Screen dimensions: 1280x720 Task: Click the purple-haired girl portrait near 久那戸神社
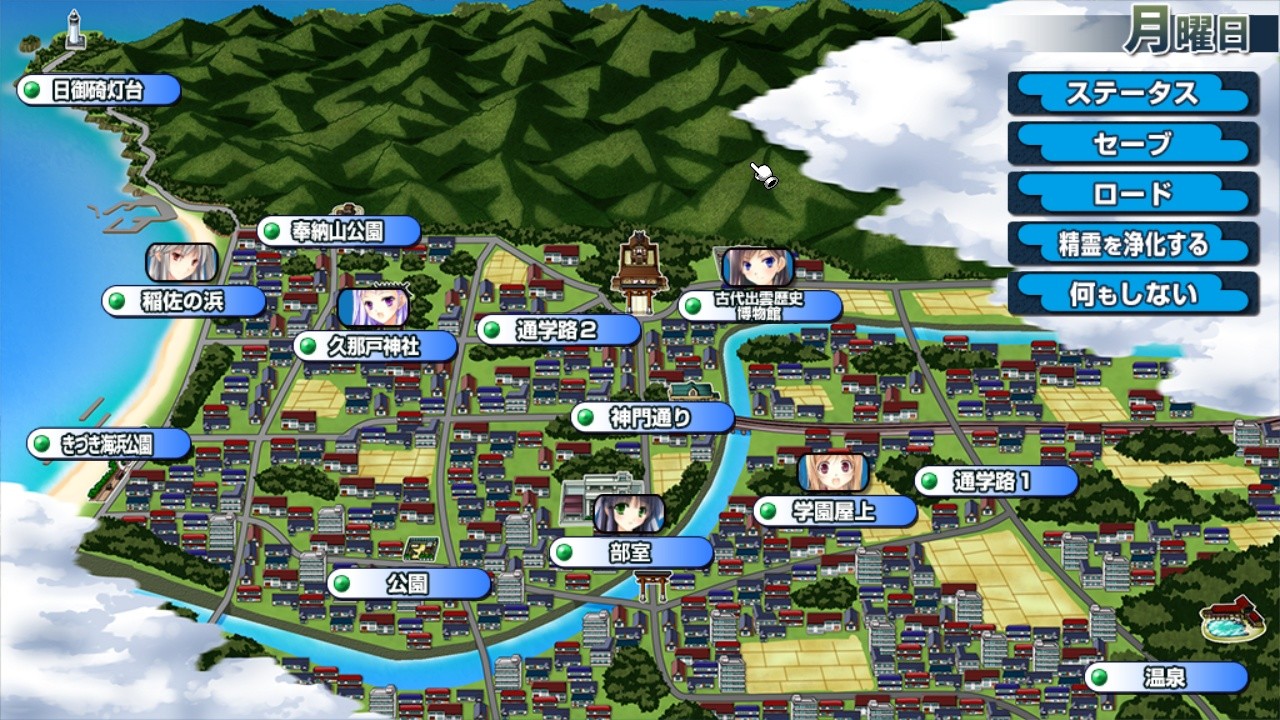pyautogui.click(x=372, y=308)
